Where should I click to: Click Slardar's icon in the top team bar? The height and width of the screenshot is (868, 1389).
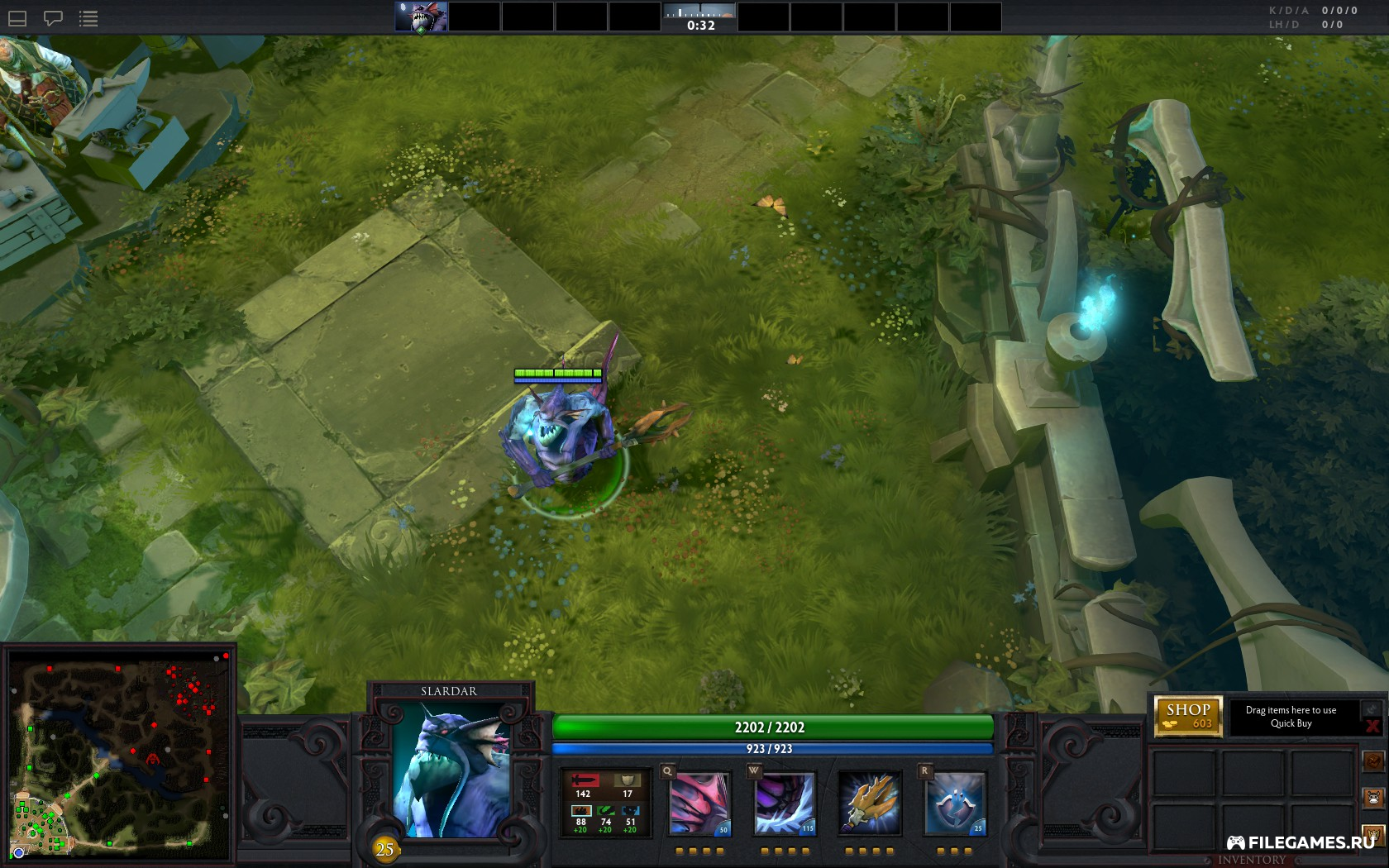pyautogui.click(x=421, y=17)
